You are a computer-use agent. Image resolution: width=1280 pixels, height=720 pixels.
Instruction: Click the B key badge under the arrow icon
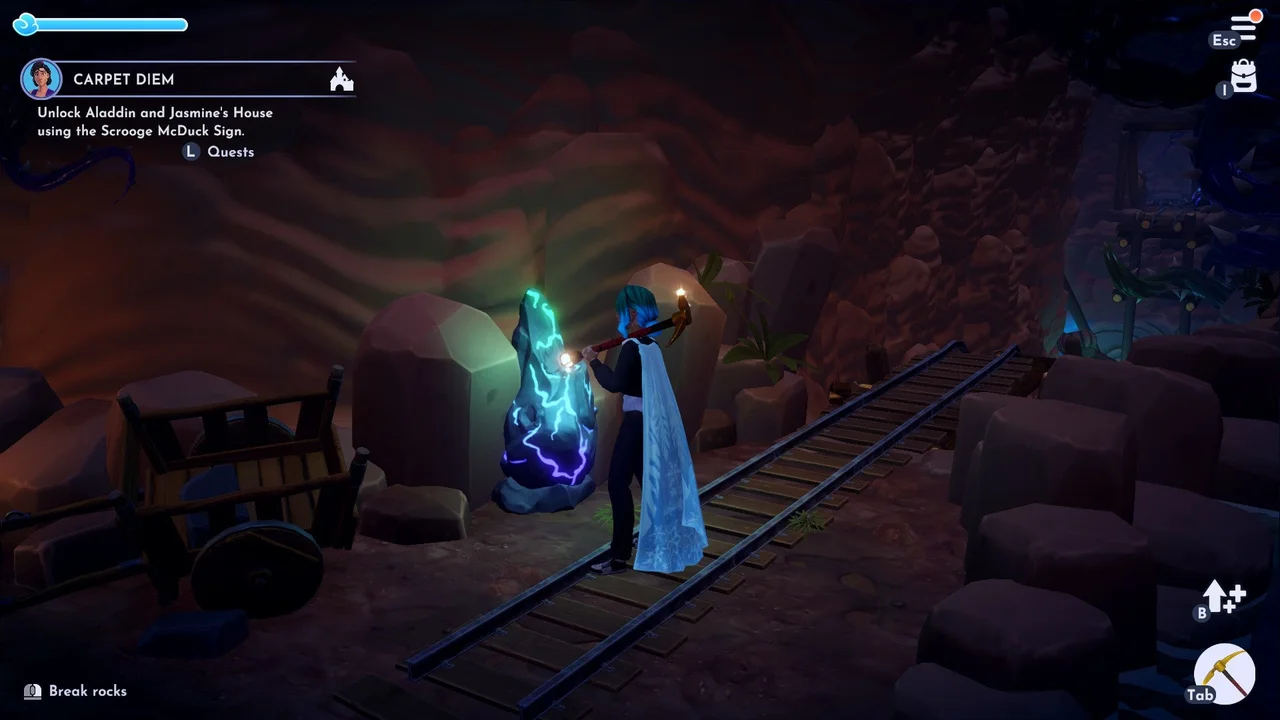pos(1202,612)
